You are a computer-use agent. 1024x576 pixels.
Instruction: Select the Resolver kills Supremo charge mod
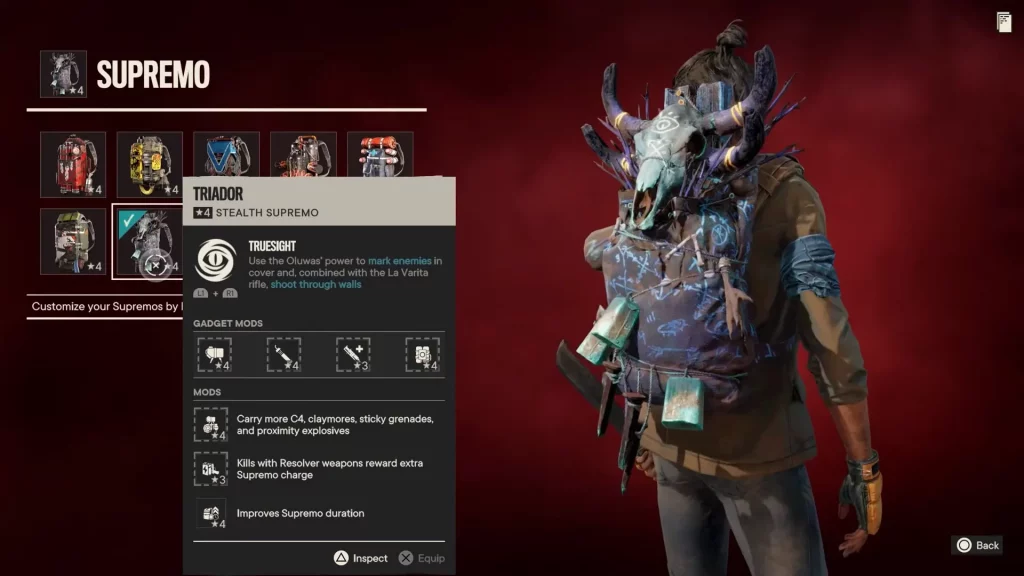click(x=211, y=468)
